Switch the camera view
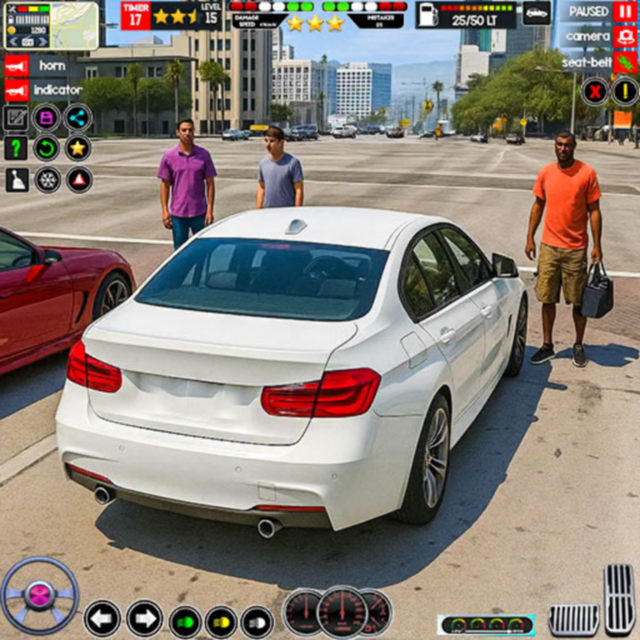The image size is (640, 640). pyautogui.click(x=625, y=37)
